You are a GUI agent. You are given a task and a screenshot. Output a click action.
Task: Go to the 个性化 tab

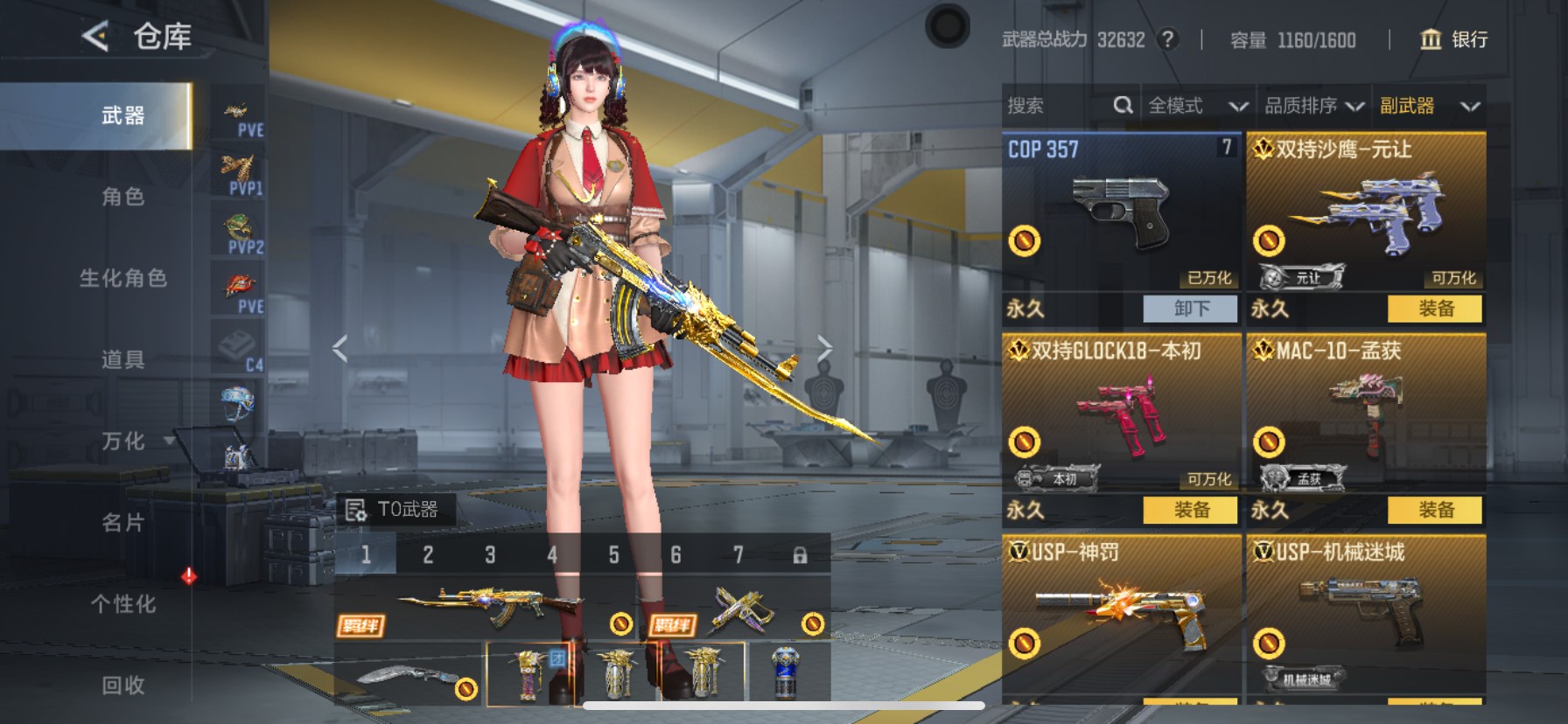click(x=122, y=604)
